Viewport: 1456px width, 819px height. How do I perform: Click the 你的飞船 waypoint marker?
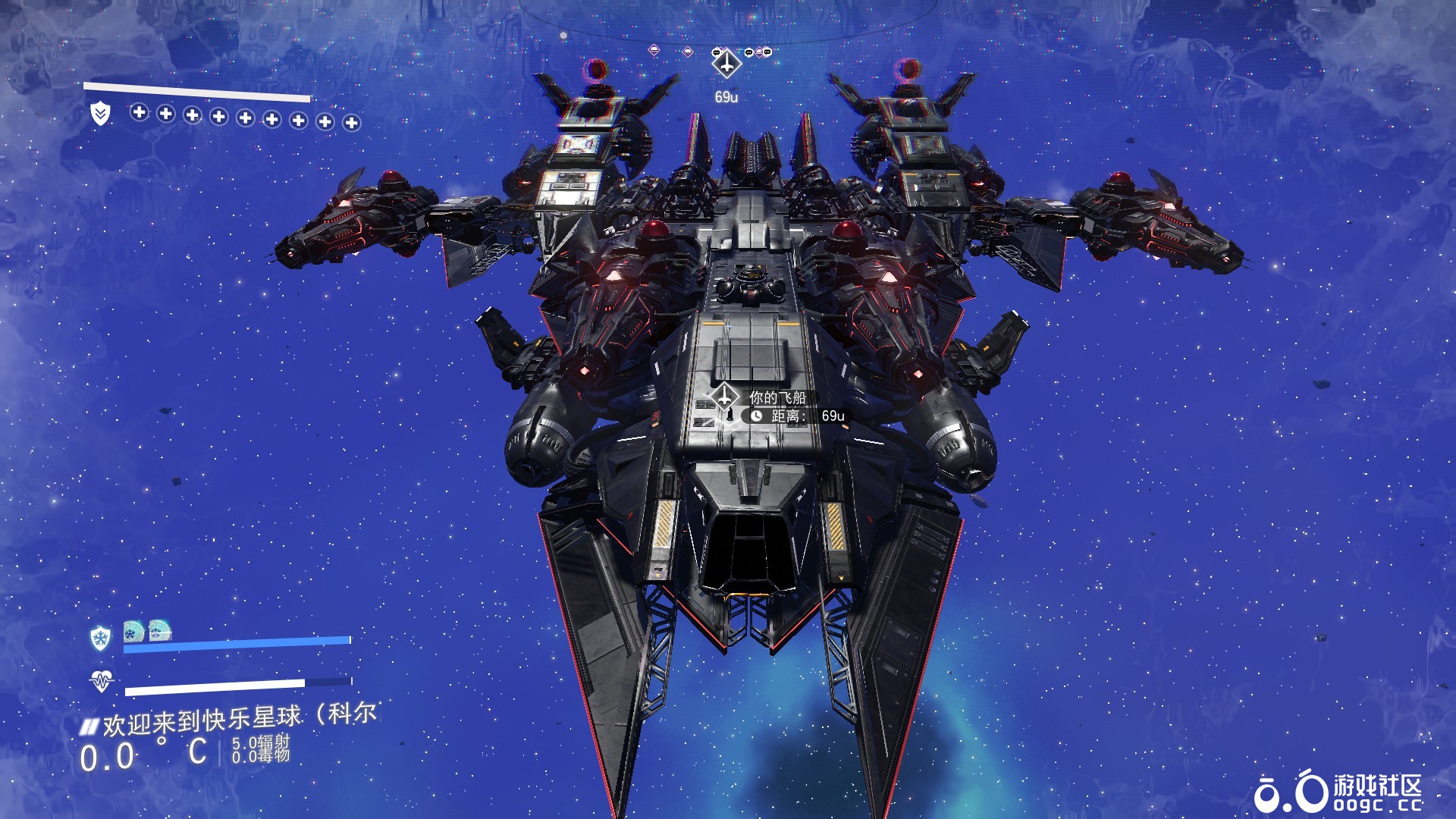[724, 397]
